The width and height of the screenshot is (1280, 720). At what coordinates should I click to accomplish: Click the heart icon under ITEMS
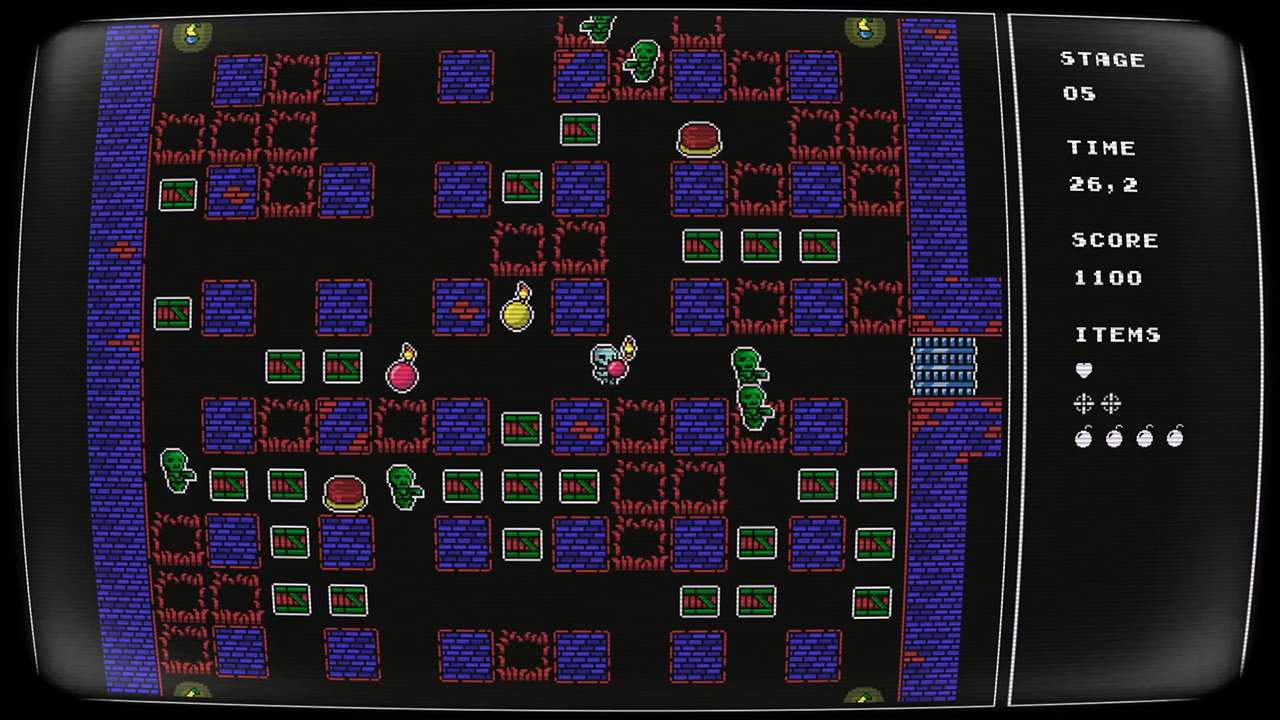[1084, 370]
